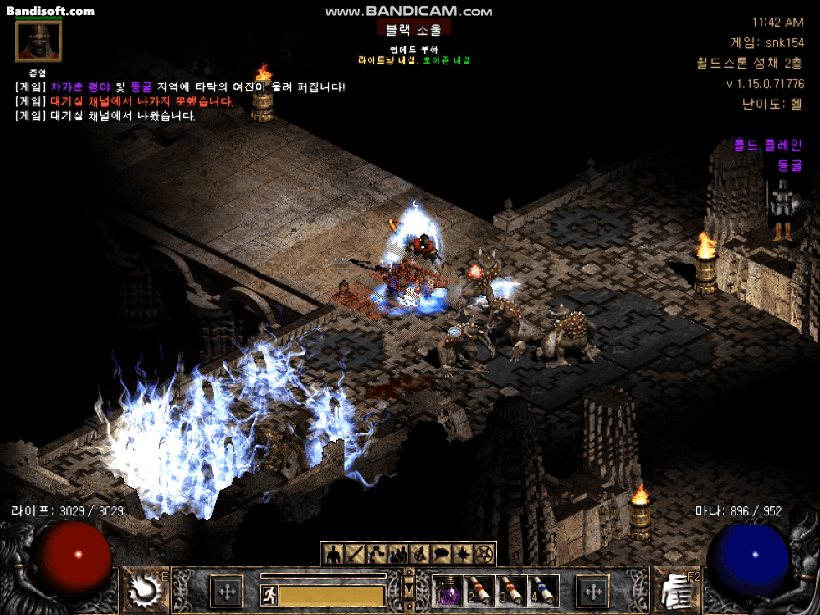Toggle the run/walk button
820x615 pixels.
pyautogui.click(x=269, y=596)
